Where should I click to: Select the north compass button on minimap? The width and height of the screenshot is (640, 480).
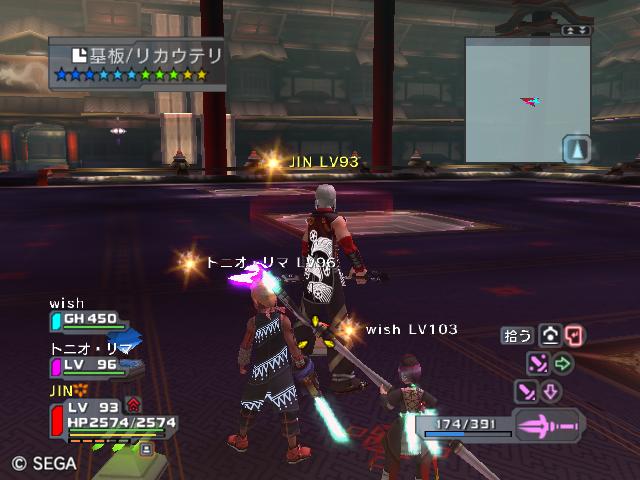pos(576,150)
